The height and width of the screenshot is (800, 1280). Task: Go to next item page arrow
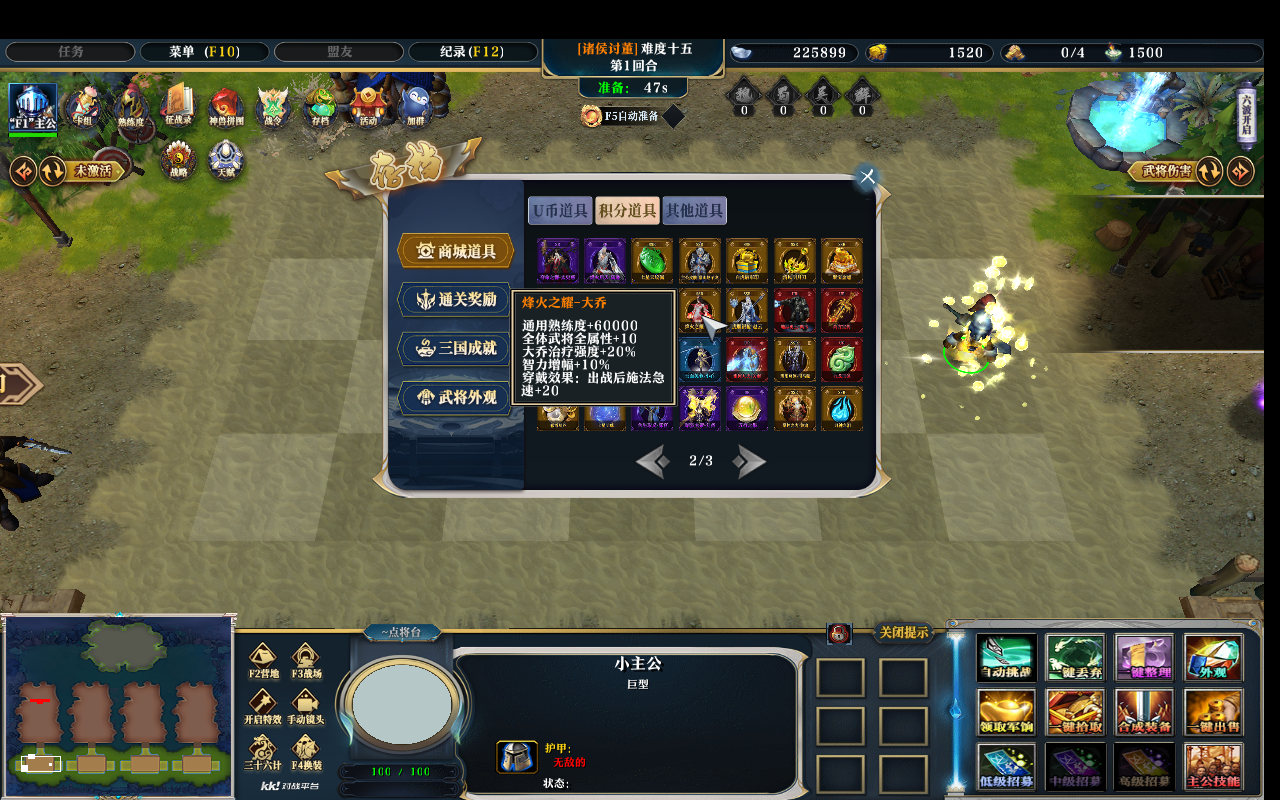pyautogui.click(x=749, y=461)
